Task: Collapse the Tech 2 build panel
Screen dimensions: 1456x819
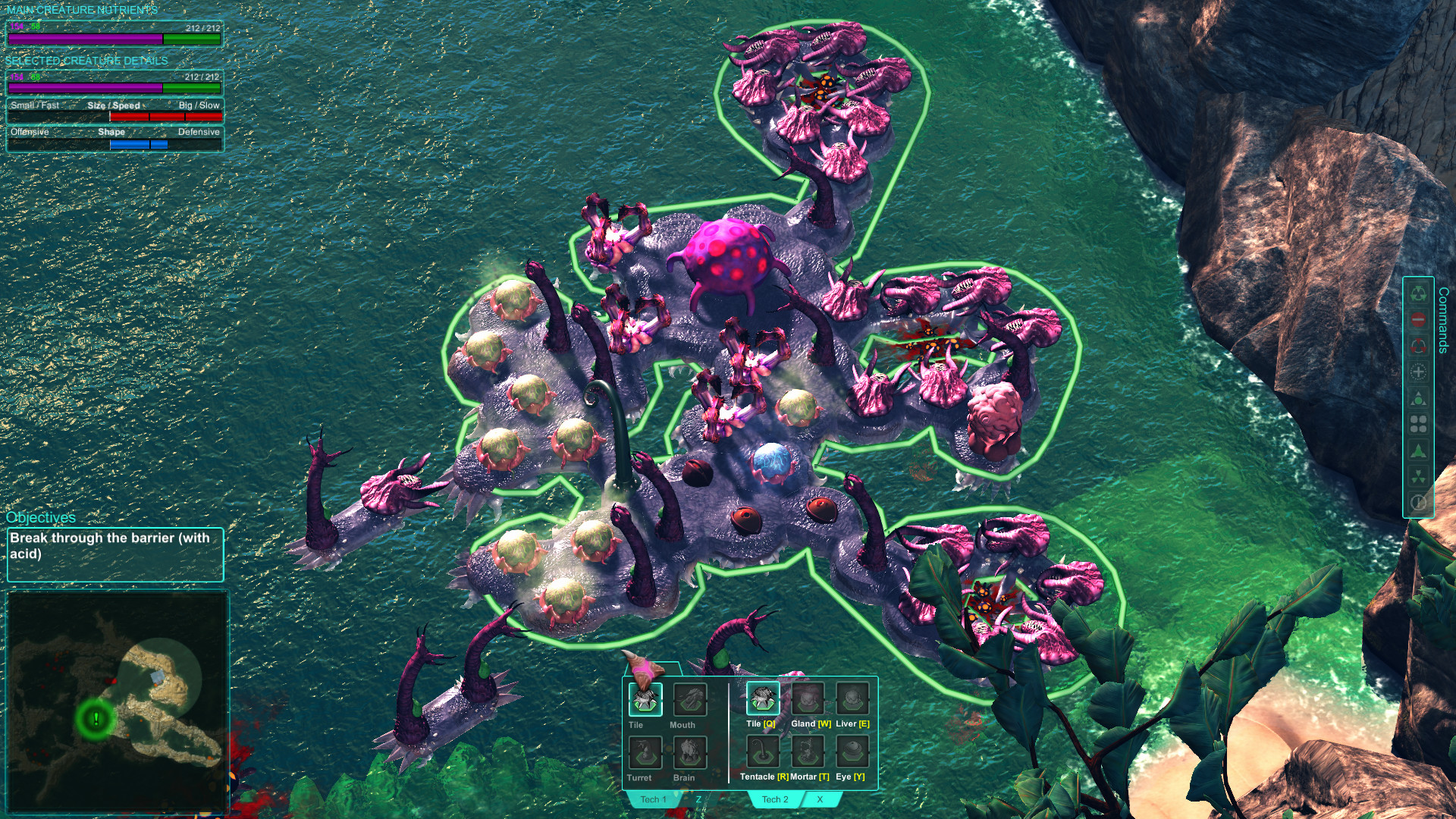Action: point(819,799)
